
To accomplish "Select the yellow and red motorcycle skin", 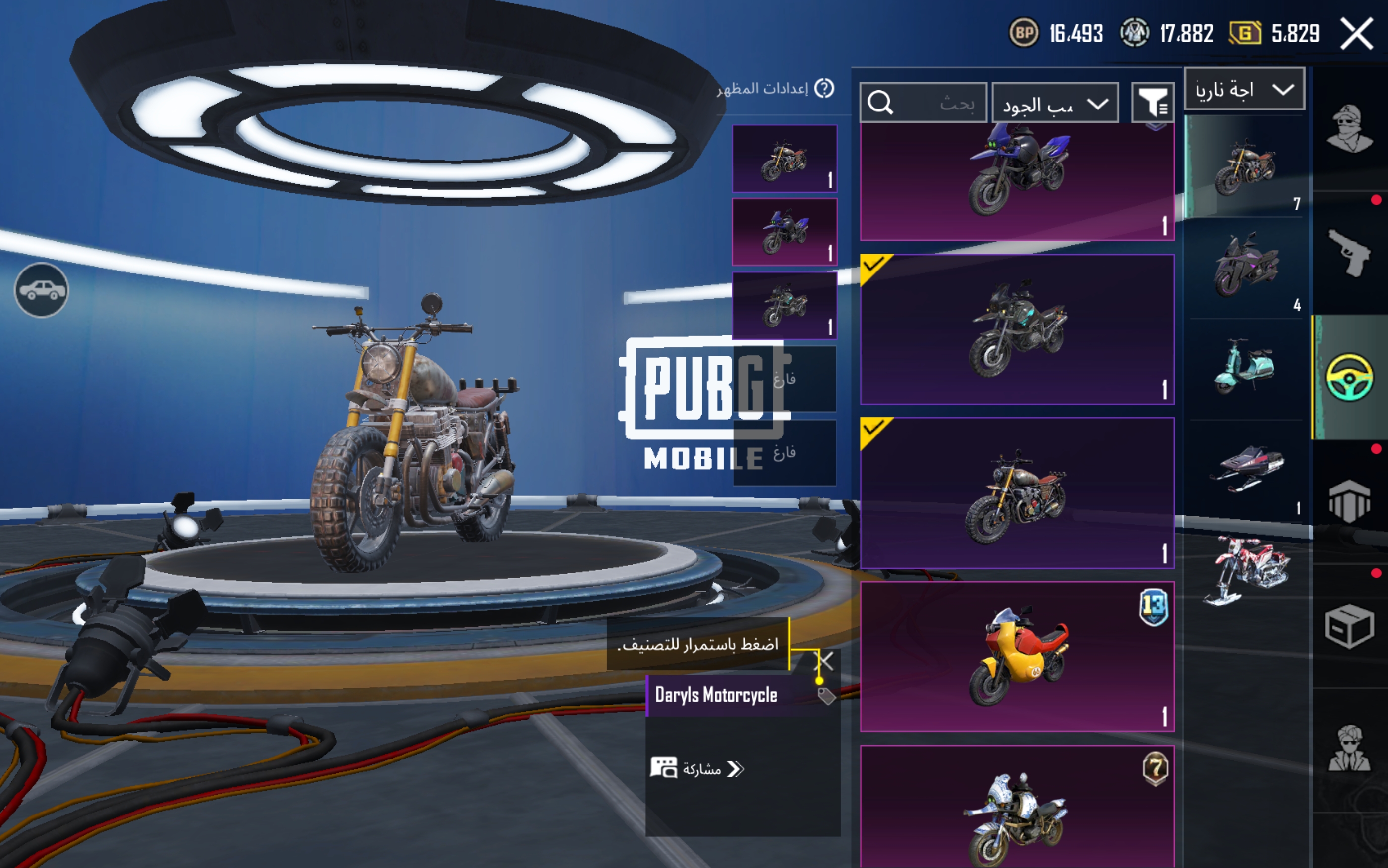I will [1017, 656].
